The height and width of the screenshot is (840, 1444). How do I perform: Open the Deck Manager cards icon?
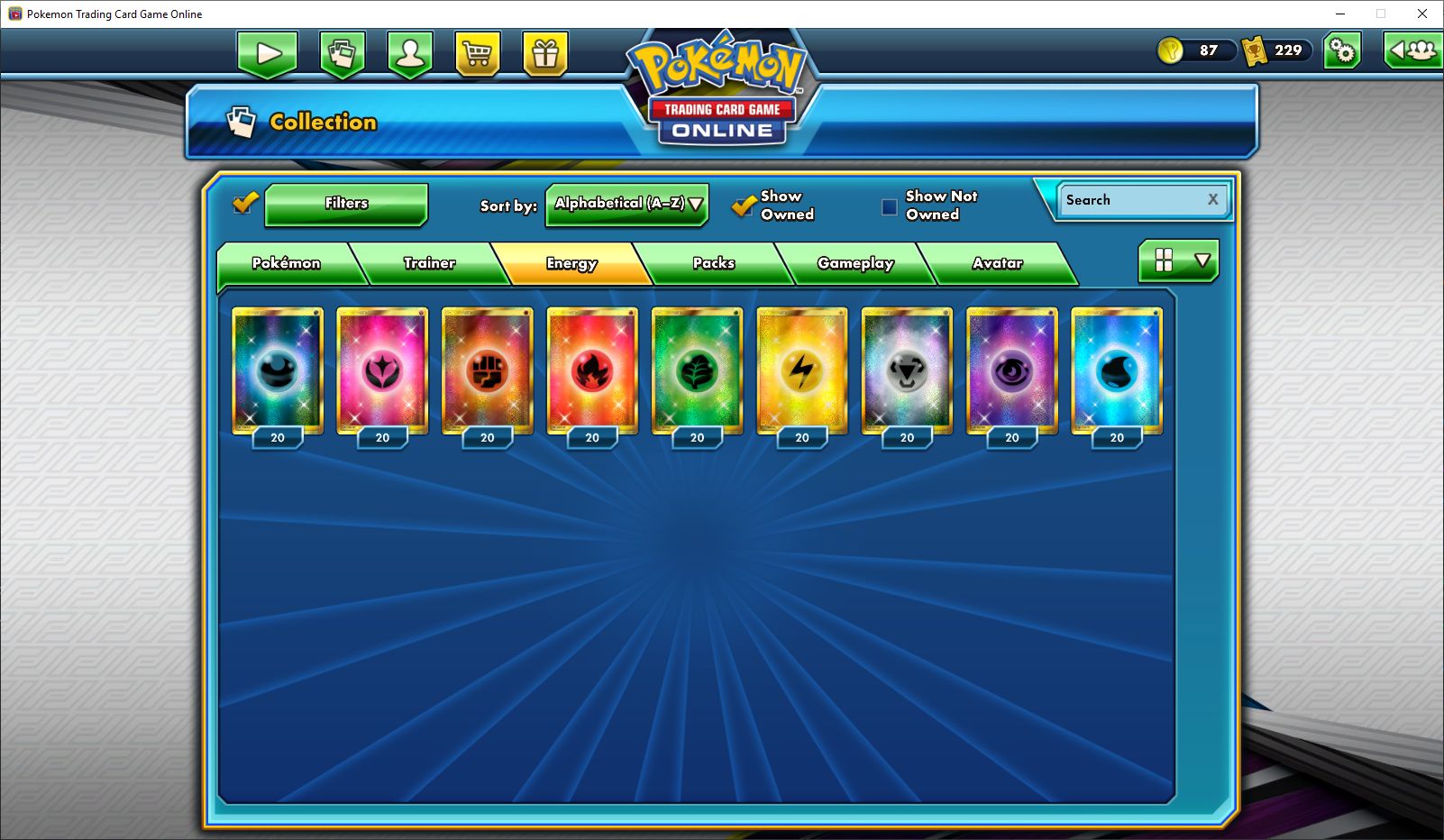(x=343, y=54)
